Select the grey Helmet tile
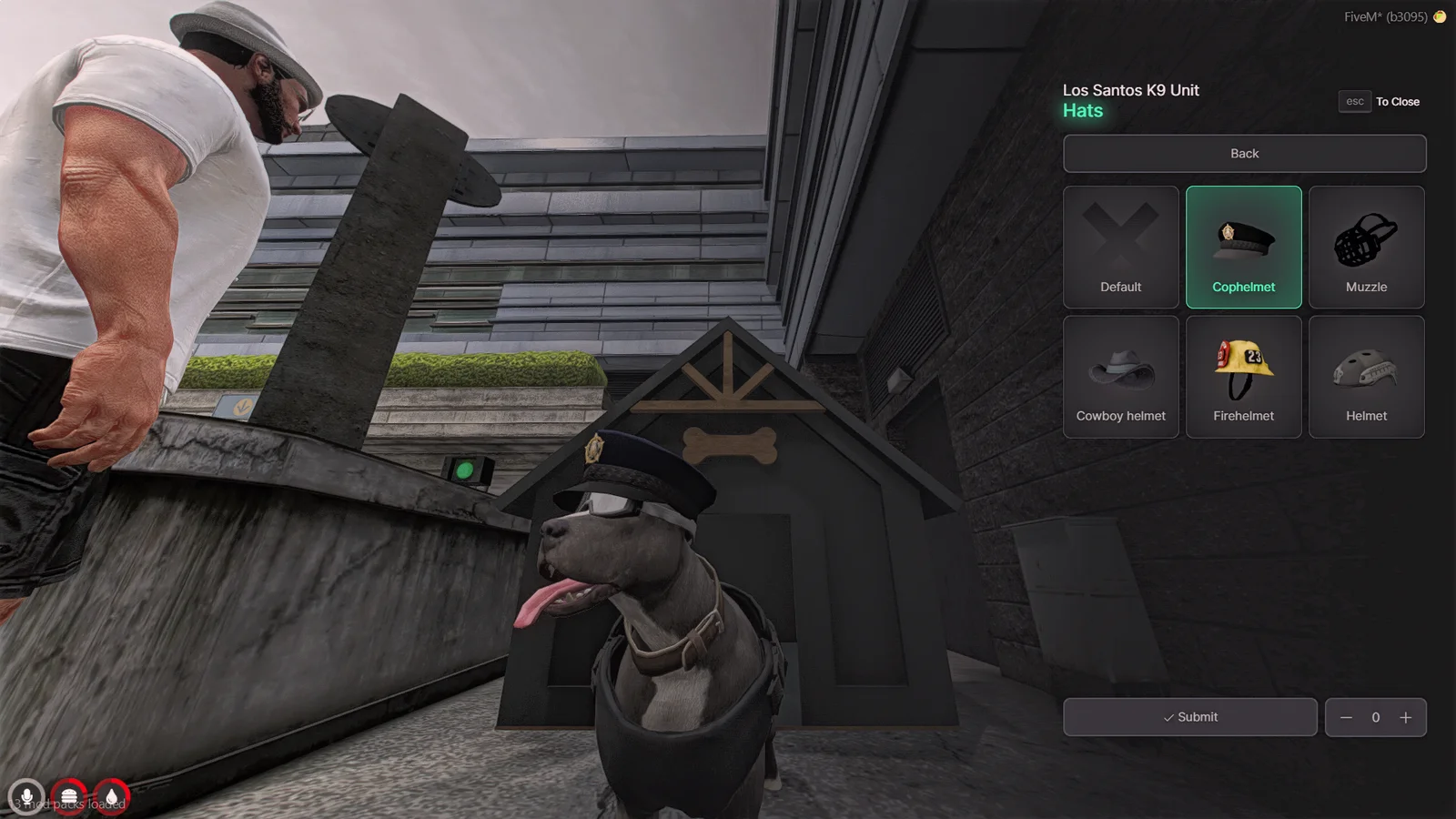The image size is (1456, 819). (x=1366, y=377)
